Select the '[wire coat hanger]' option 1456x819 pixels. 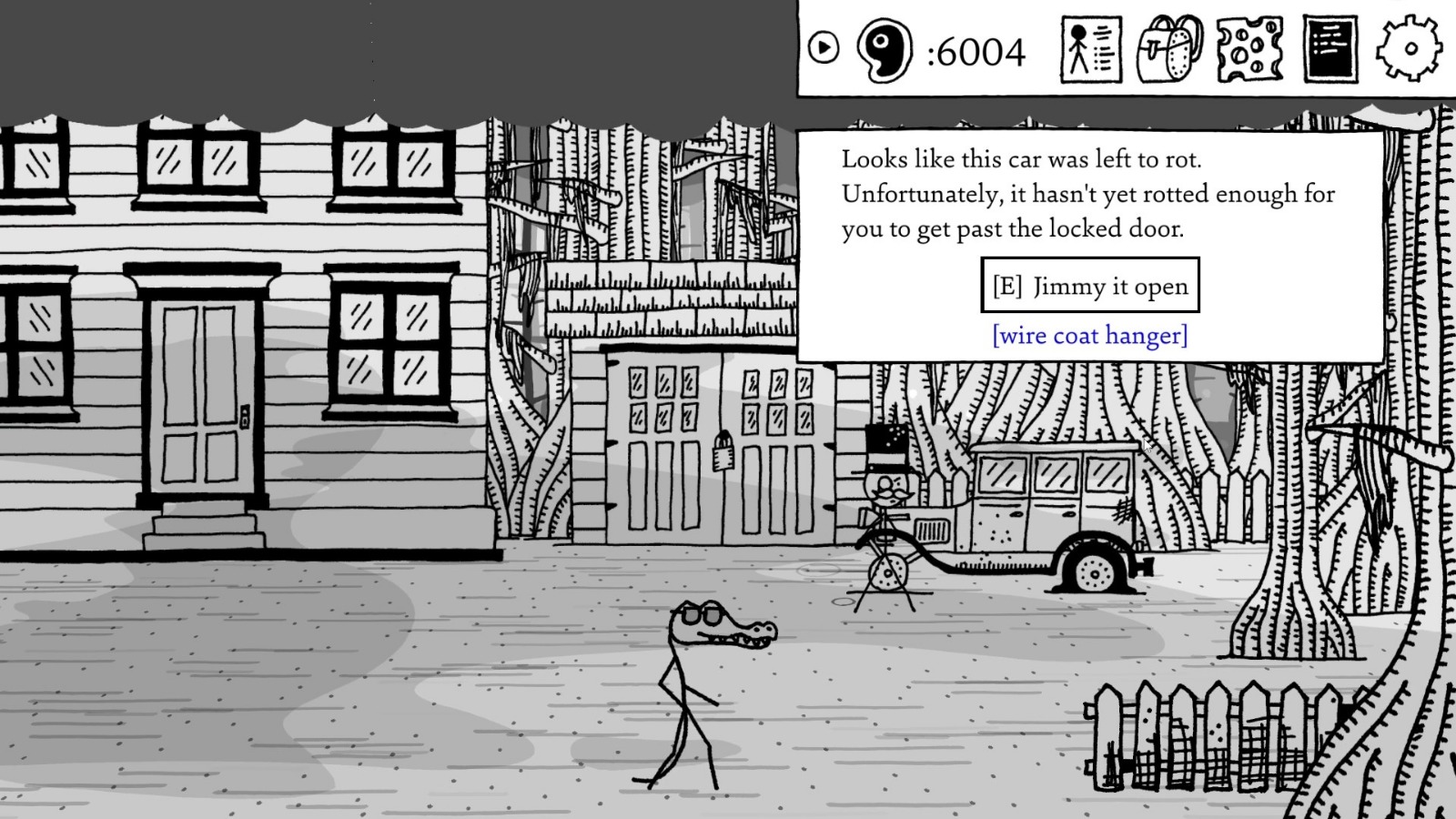point(1090,335)
